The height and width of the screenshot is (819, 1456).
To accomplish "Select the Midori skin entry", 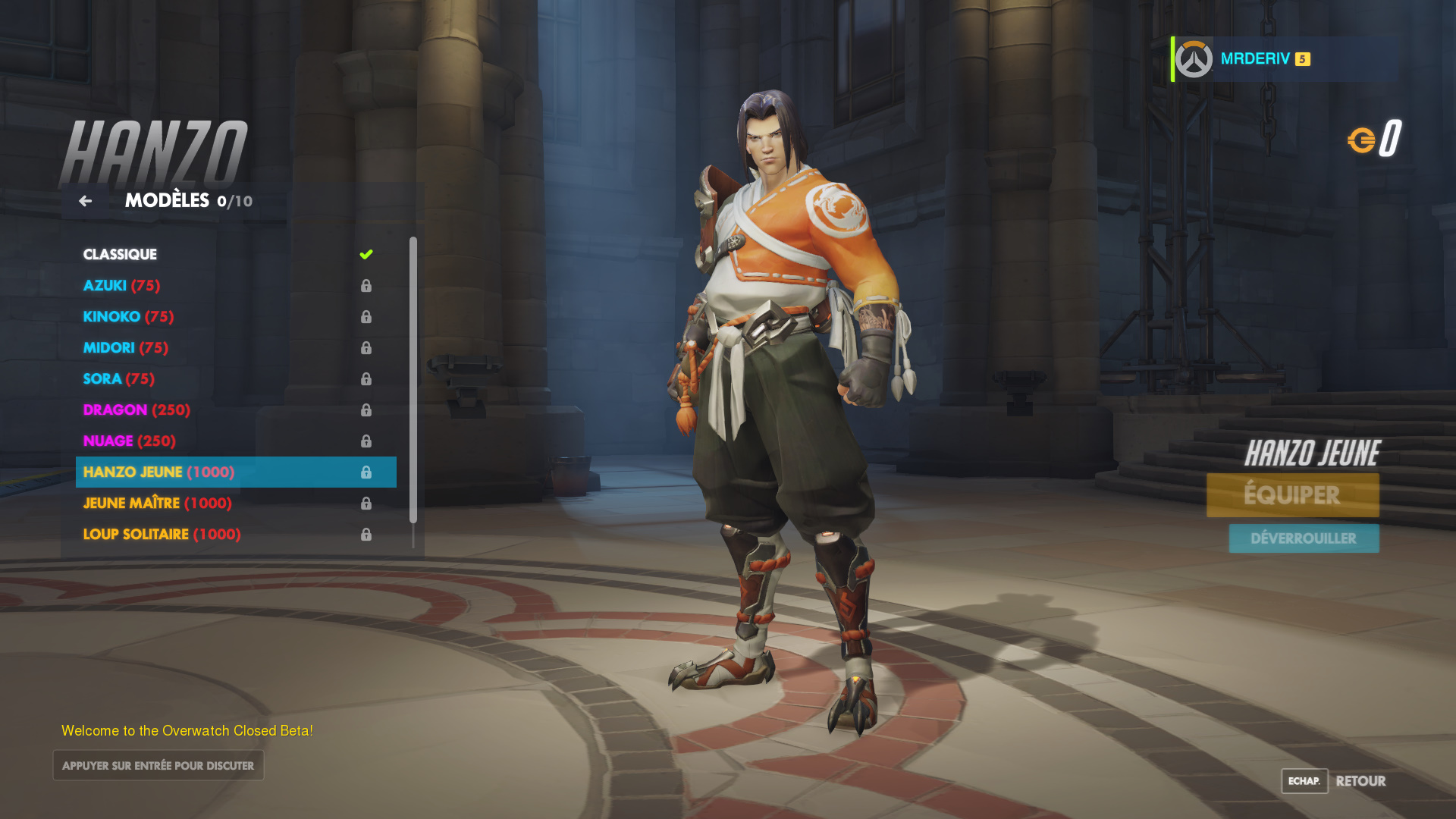I will (126, 347).
